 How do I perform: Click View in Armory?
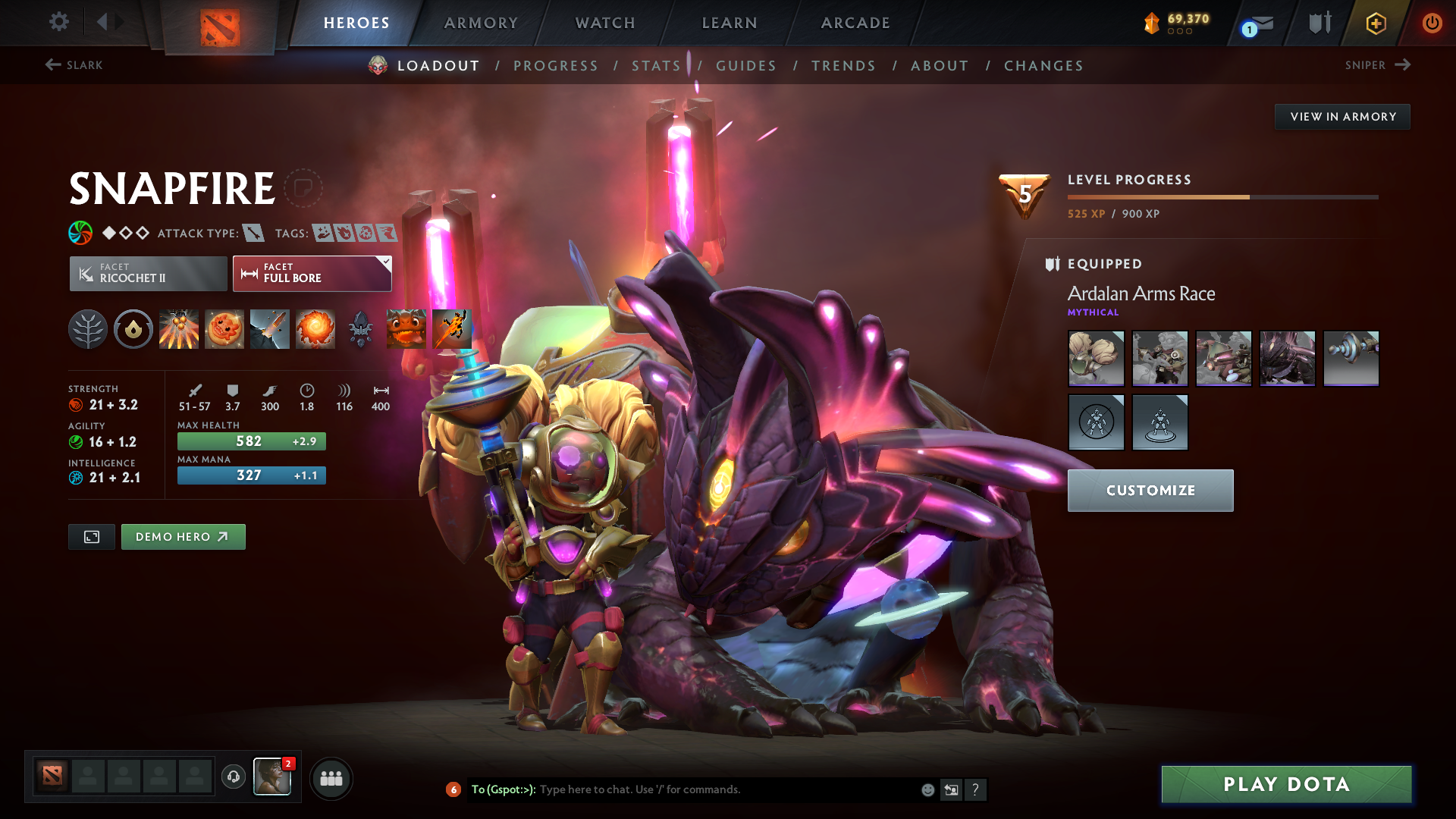pyautogui.click(x=1342, y=116)
